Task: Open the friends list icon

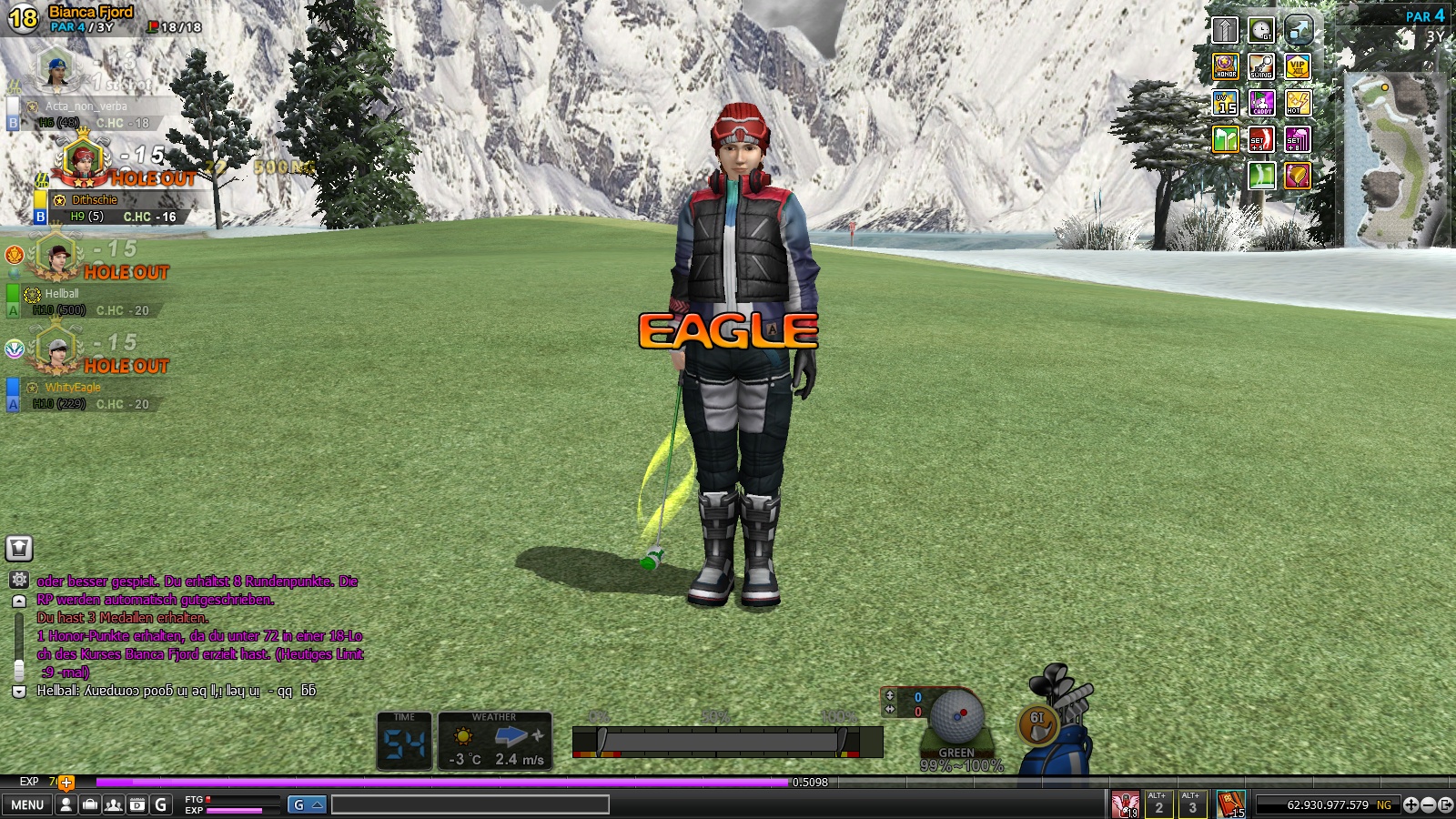Action: (114, 804)
